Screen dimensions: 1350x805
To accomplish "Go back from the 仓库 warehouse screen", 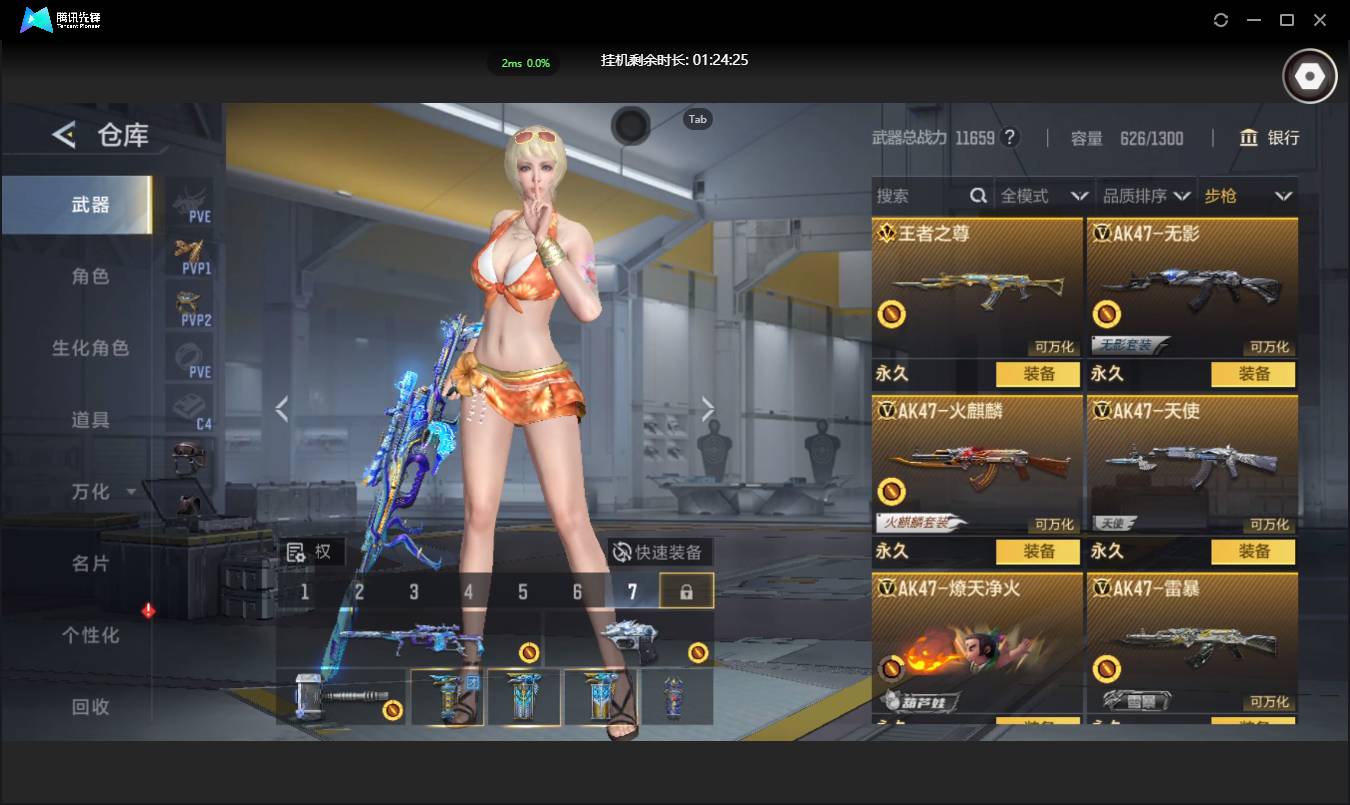I will (x=64, y=135).
